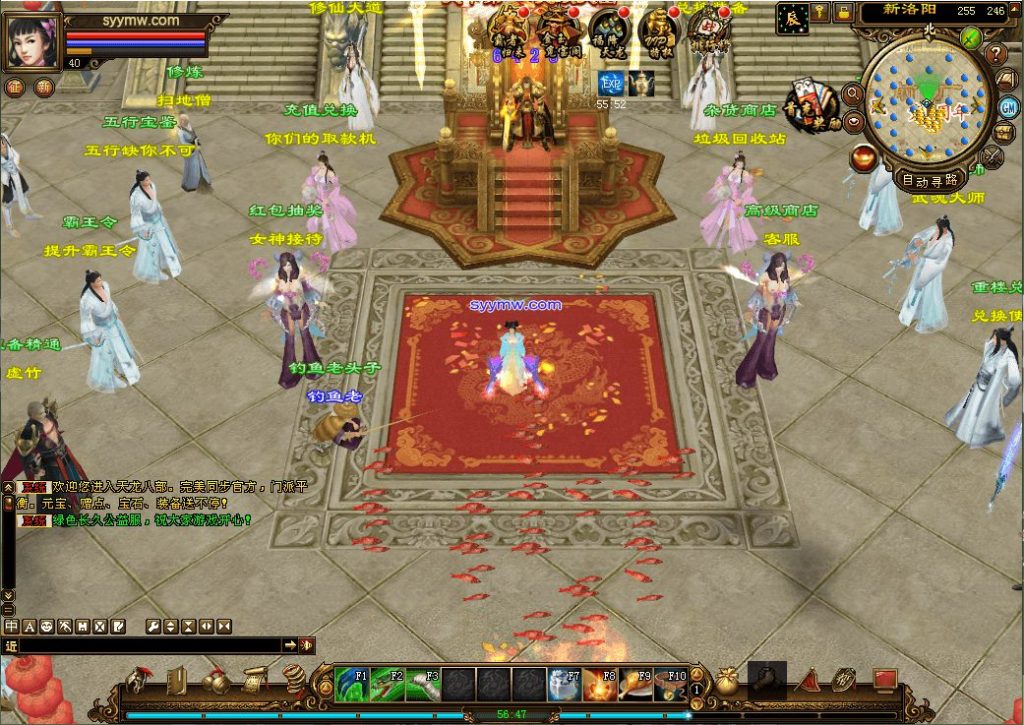Image resolution: width=1024 pixels, height=725 pixels.
Task: Open the VIP privileges icon
Action: pos(658,30)
